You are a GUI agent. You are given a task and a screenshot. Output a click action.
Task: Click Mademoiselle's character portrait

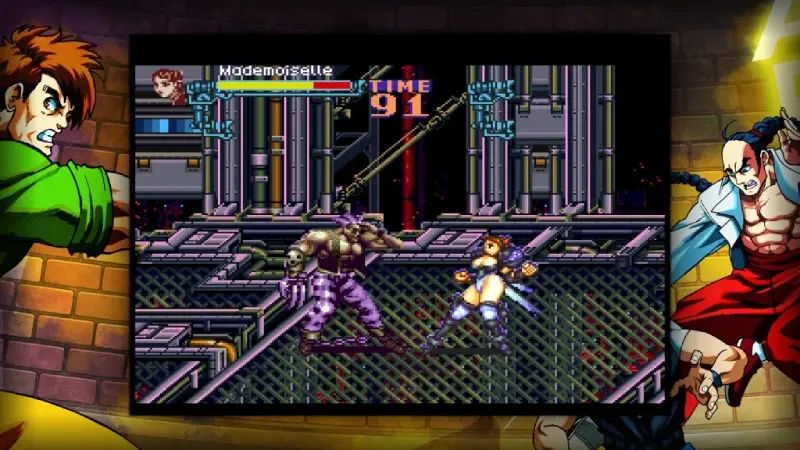(169, 86)
